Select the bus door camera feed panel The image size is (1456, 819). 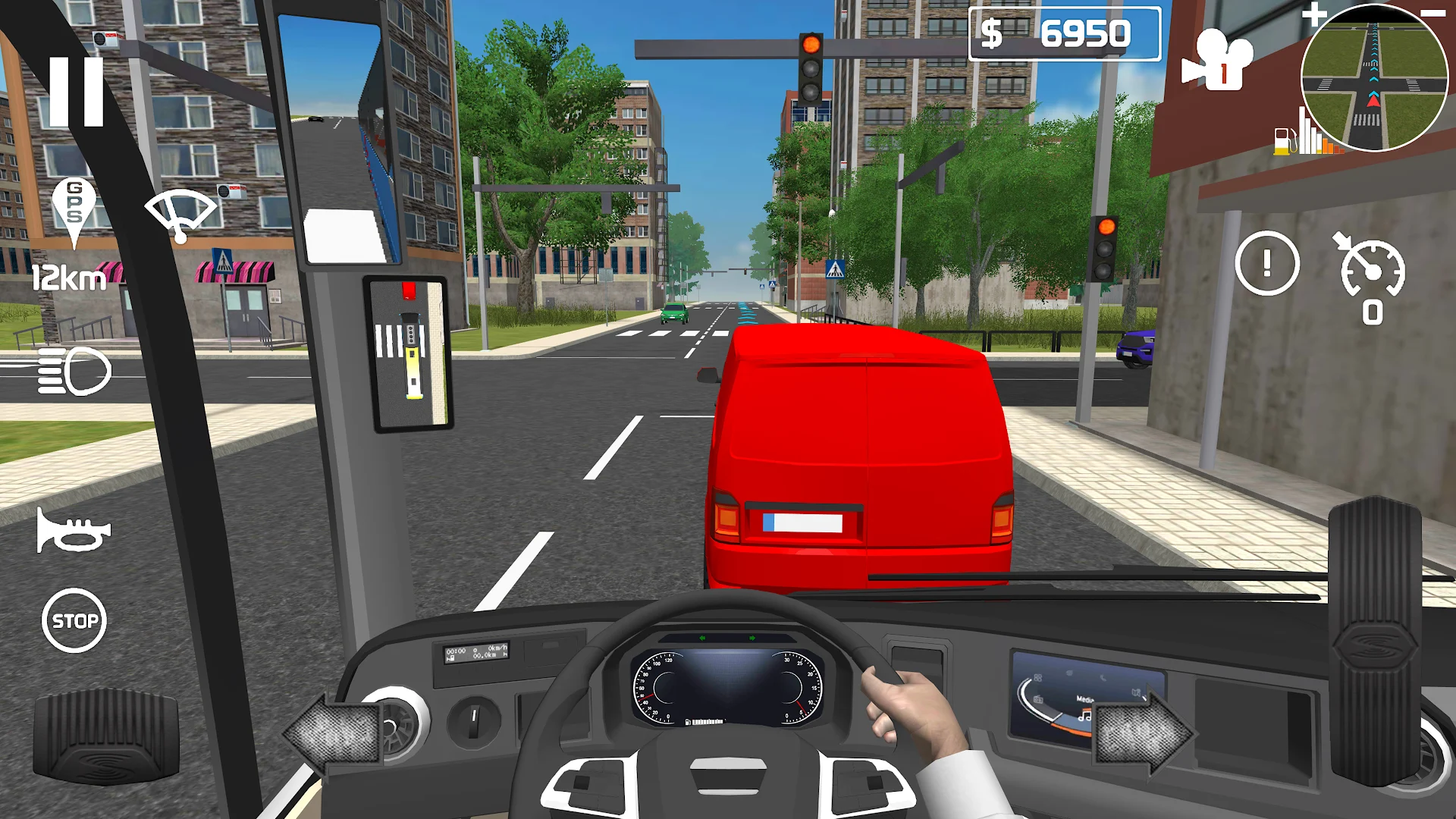[x=408, y=355]
